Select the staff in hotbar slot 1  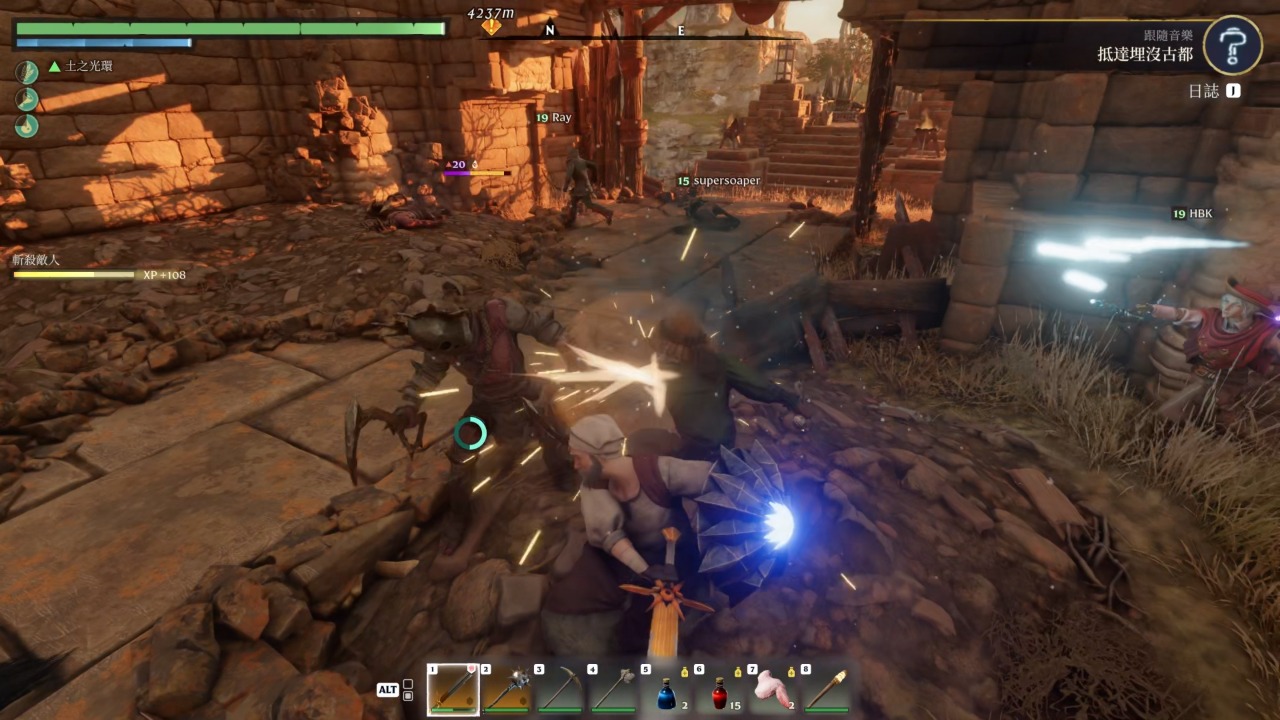click(x=452, y=689)
